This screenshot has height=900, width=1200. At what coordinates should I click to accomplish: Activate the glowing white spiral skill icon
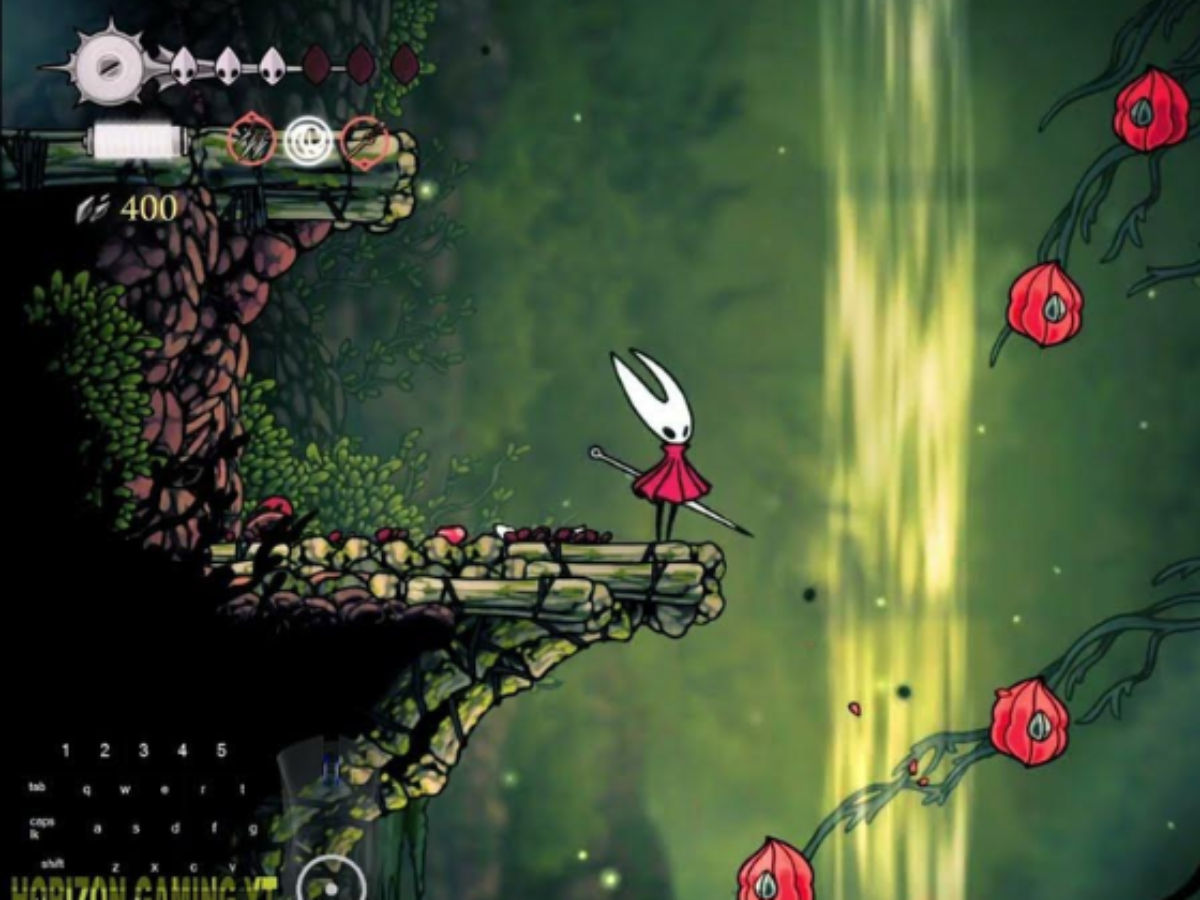[307, 141]
